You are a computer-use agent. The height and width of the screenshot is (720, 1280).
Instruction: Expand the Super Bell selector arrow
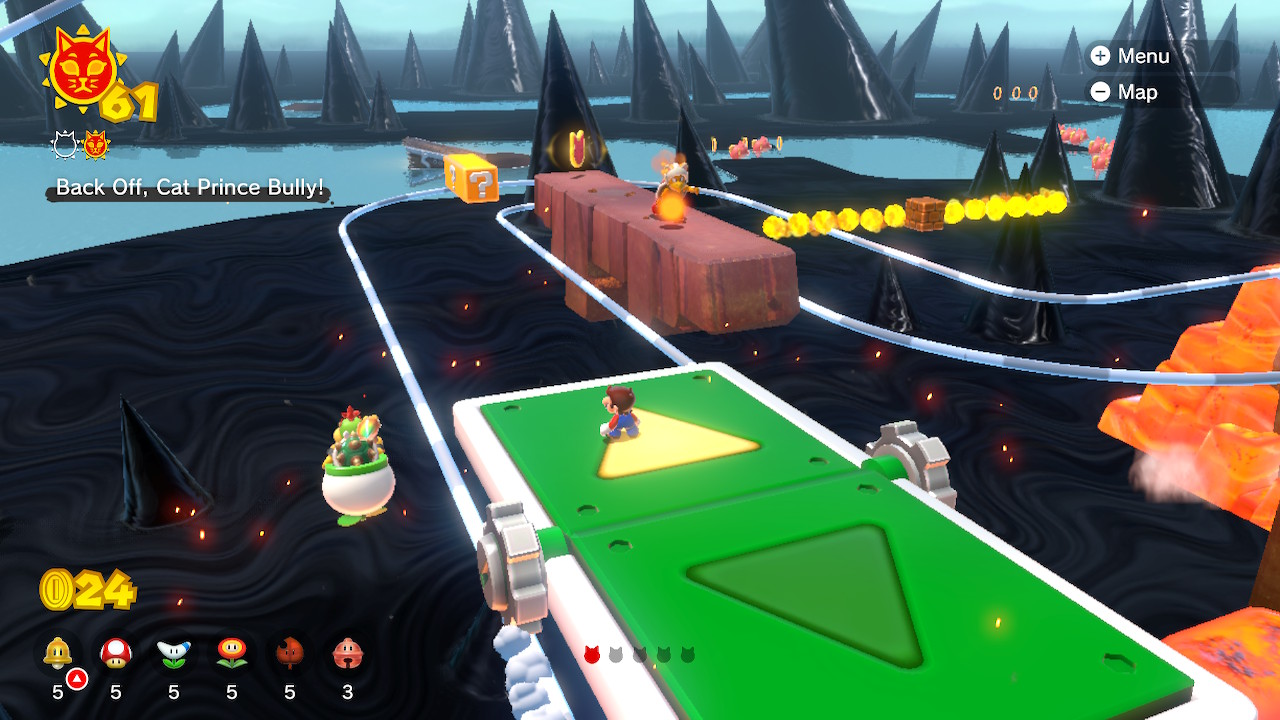(x=76, y=676)
